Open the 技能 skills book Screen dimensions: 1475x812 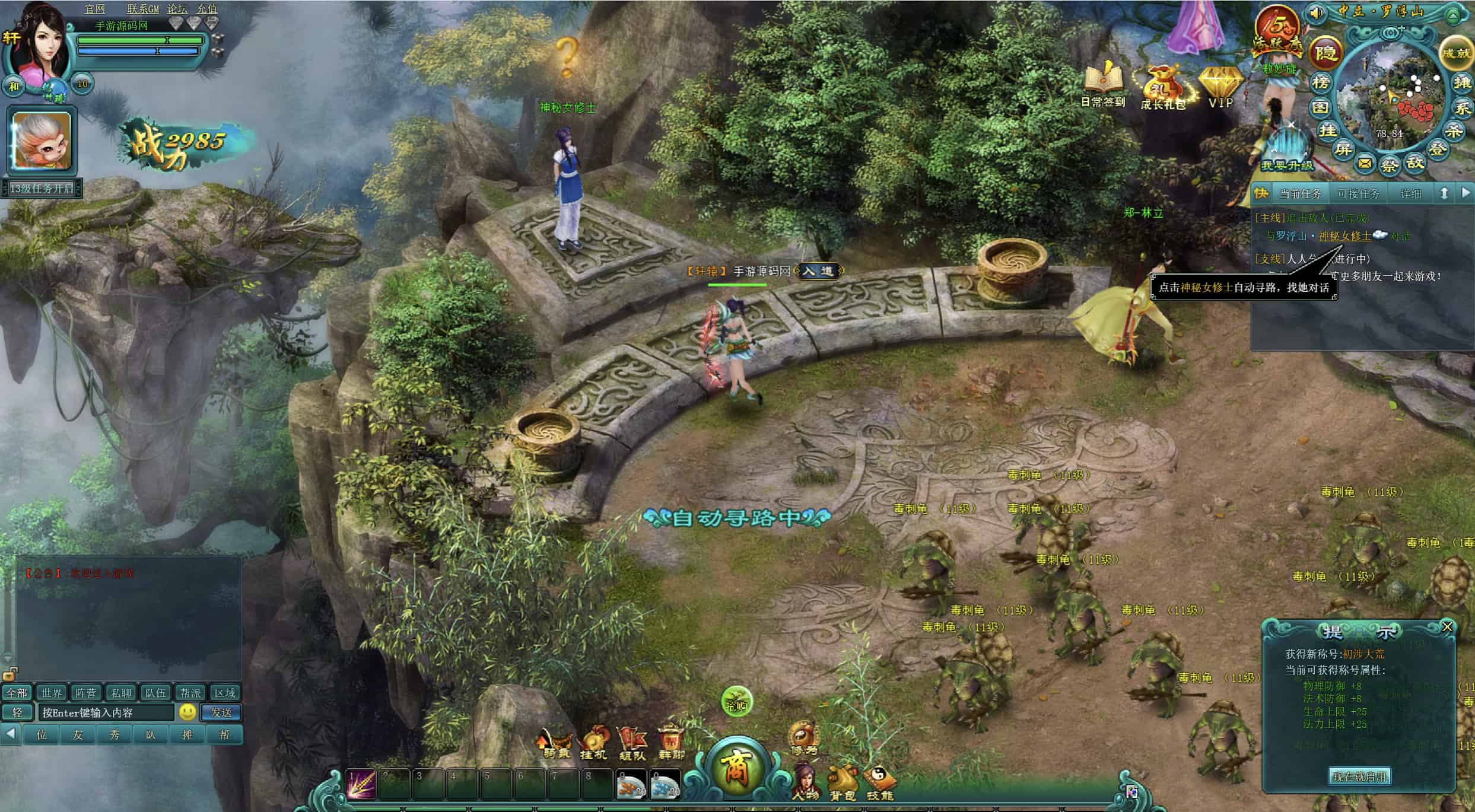(879, 783)
